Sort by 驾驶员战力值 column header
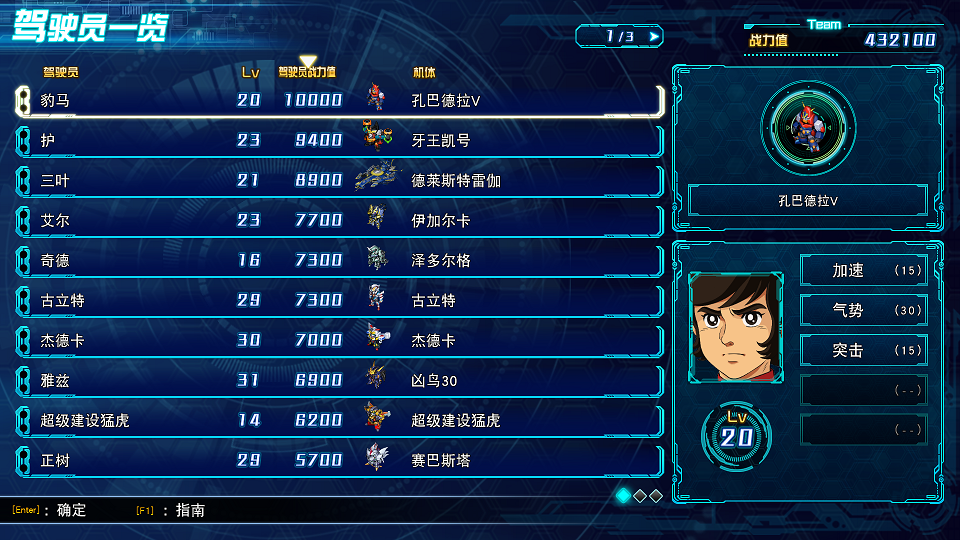 click(307, 72)
